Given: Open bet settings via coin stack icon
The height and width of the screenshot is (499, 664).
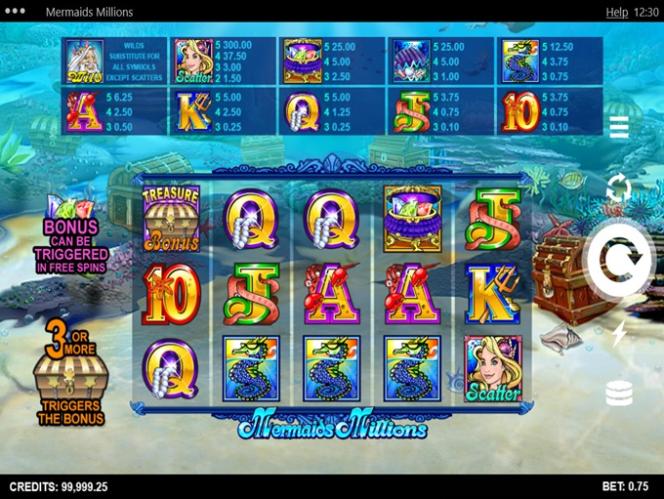Looking at the screenshot, I should pyautogui.click(x=619, y=393).
